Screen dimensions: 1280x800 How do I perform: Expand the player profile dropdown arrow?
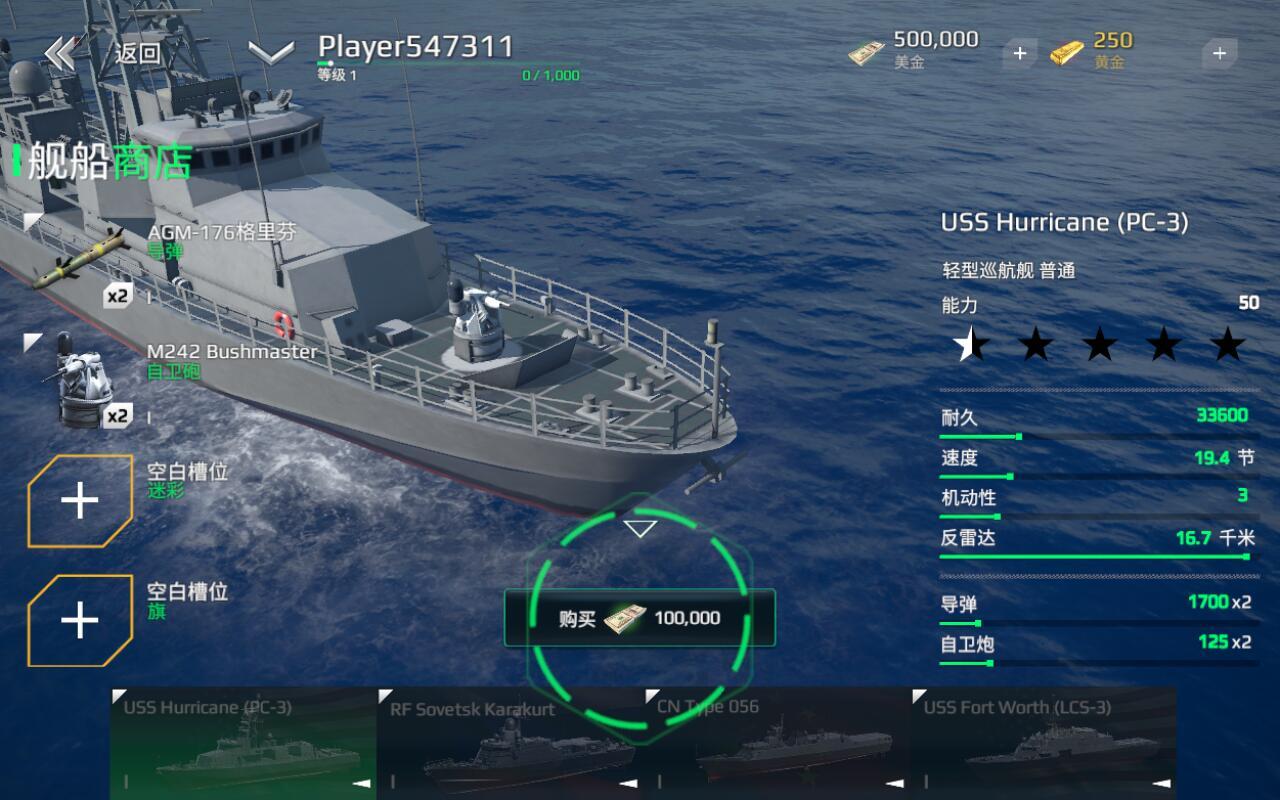(x=271, y=53)
